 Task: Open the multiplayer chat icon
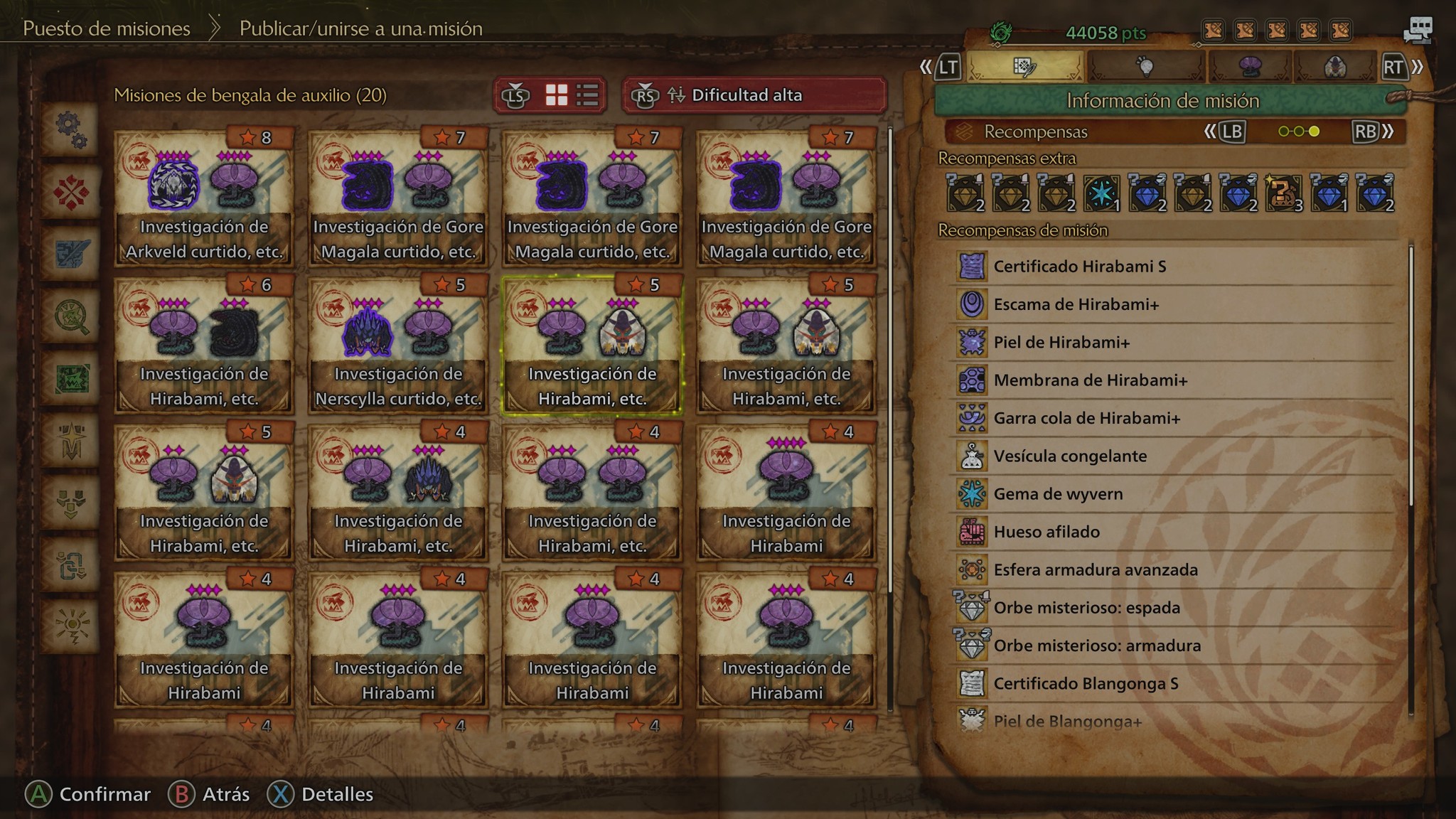(1418, 30)
